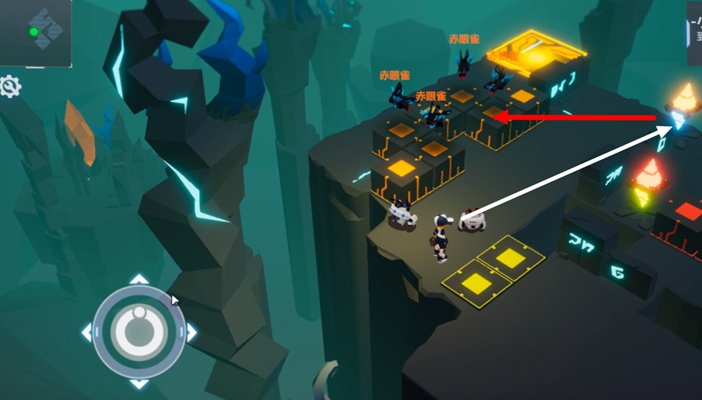Click the joystick's right arrow
This screenshot has height=400, width=702.
coord(191,331)
